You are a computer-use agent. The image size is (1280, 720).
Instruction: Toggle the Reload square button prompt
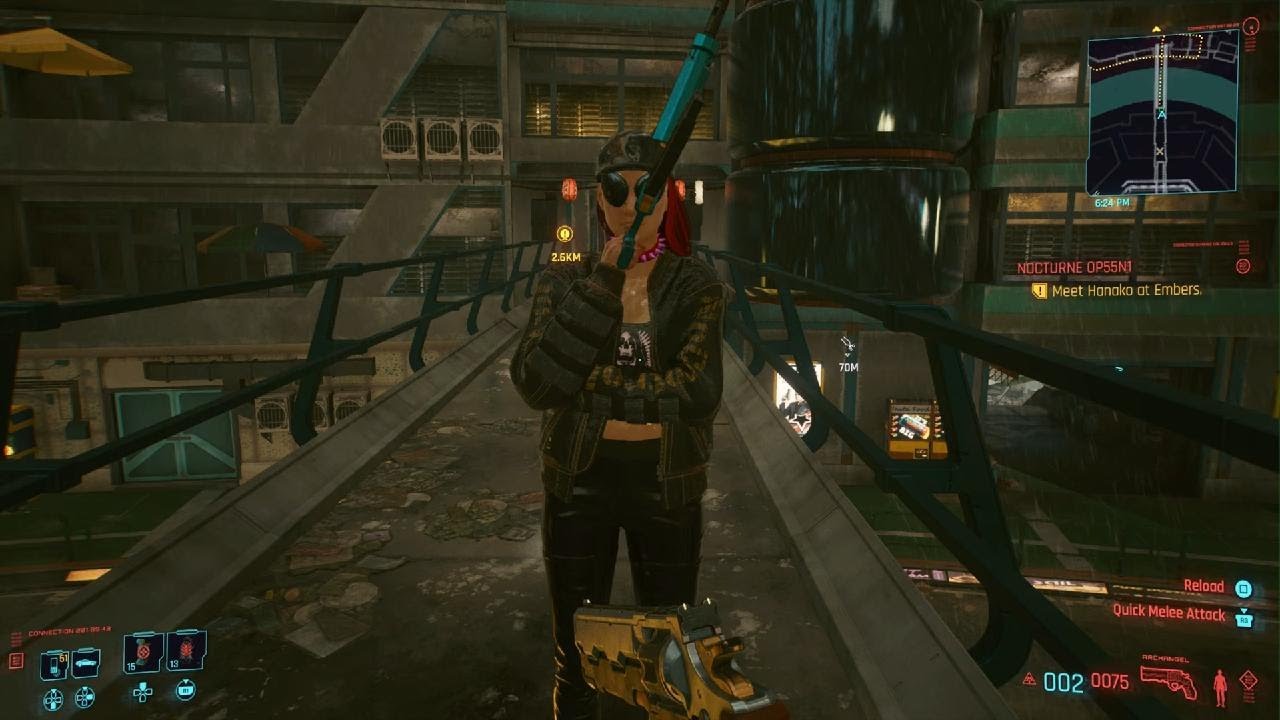click(x=1243, y=589)
